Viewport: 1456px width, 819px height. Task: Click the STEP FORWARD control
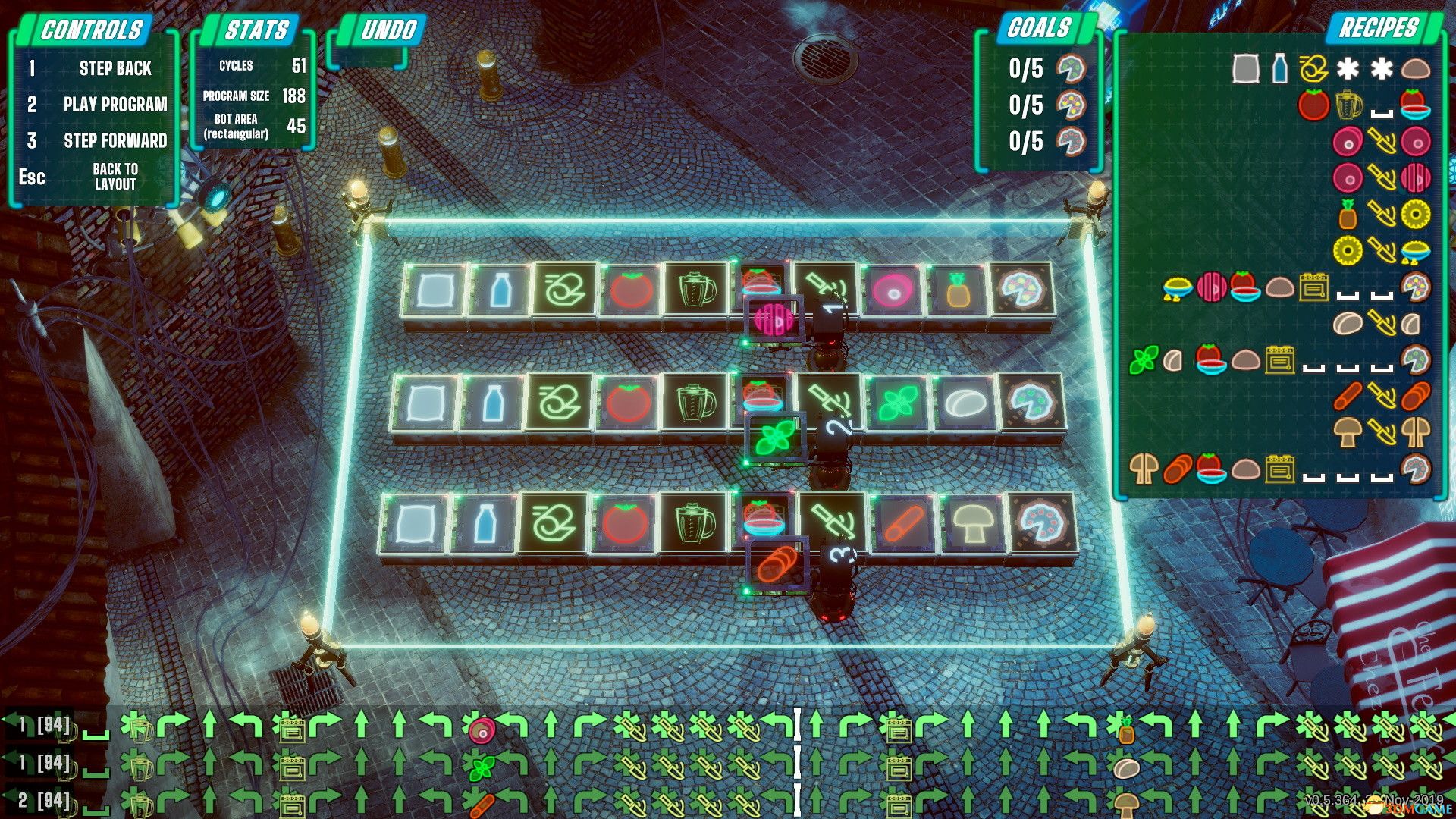115,140
